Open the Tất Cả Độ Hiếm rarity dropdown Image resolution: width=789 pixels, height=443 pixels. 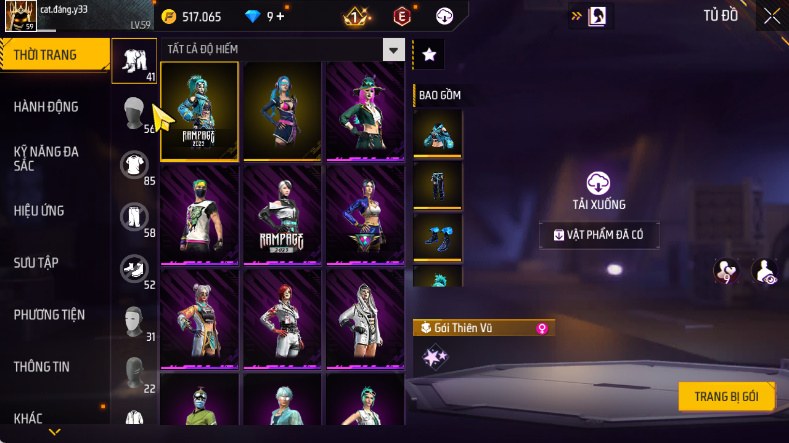(x=394, y=50)
